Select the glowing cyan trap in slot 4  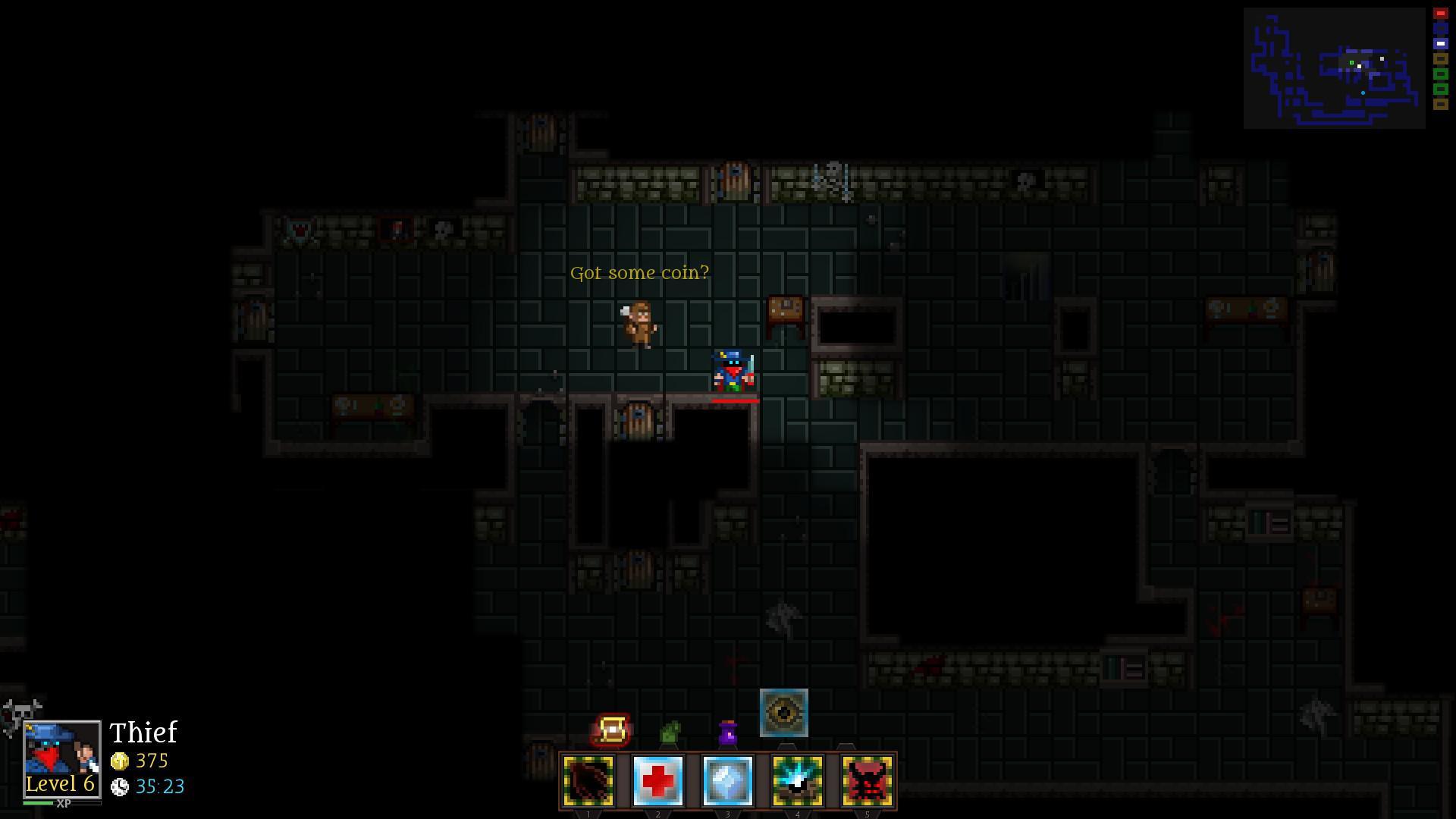[797, 780]
